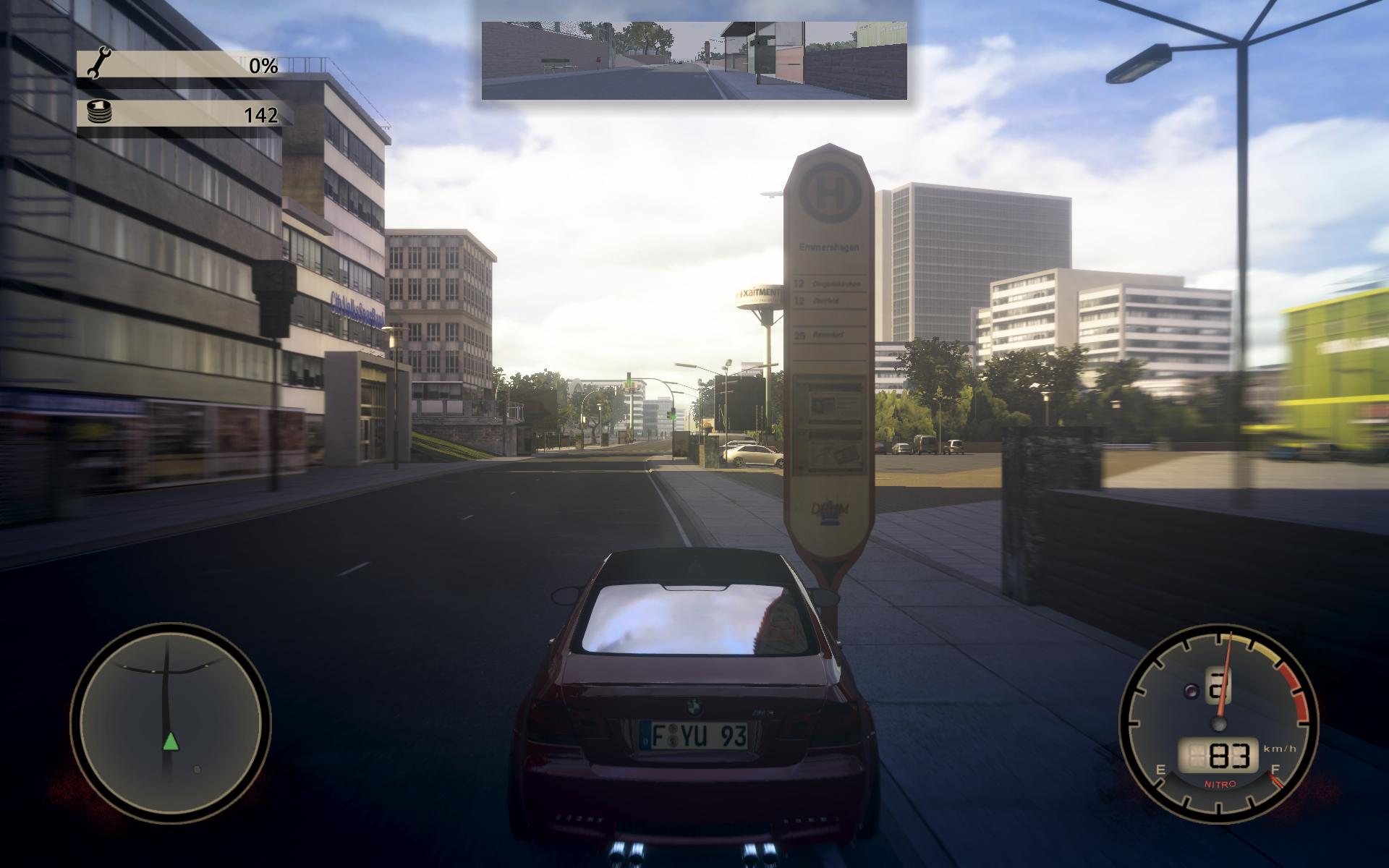Select the green player arrow on minimap

170,741
